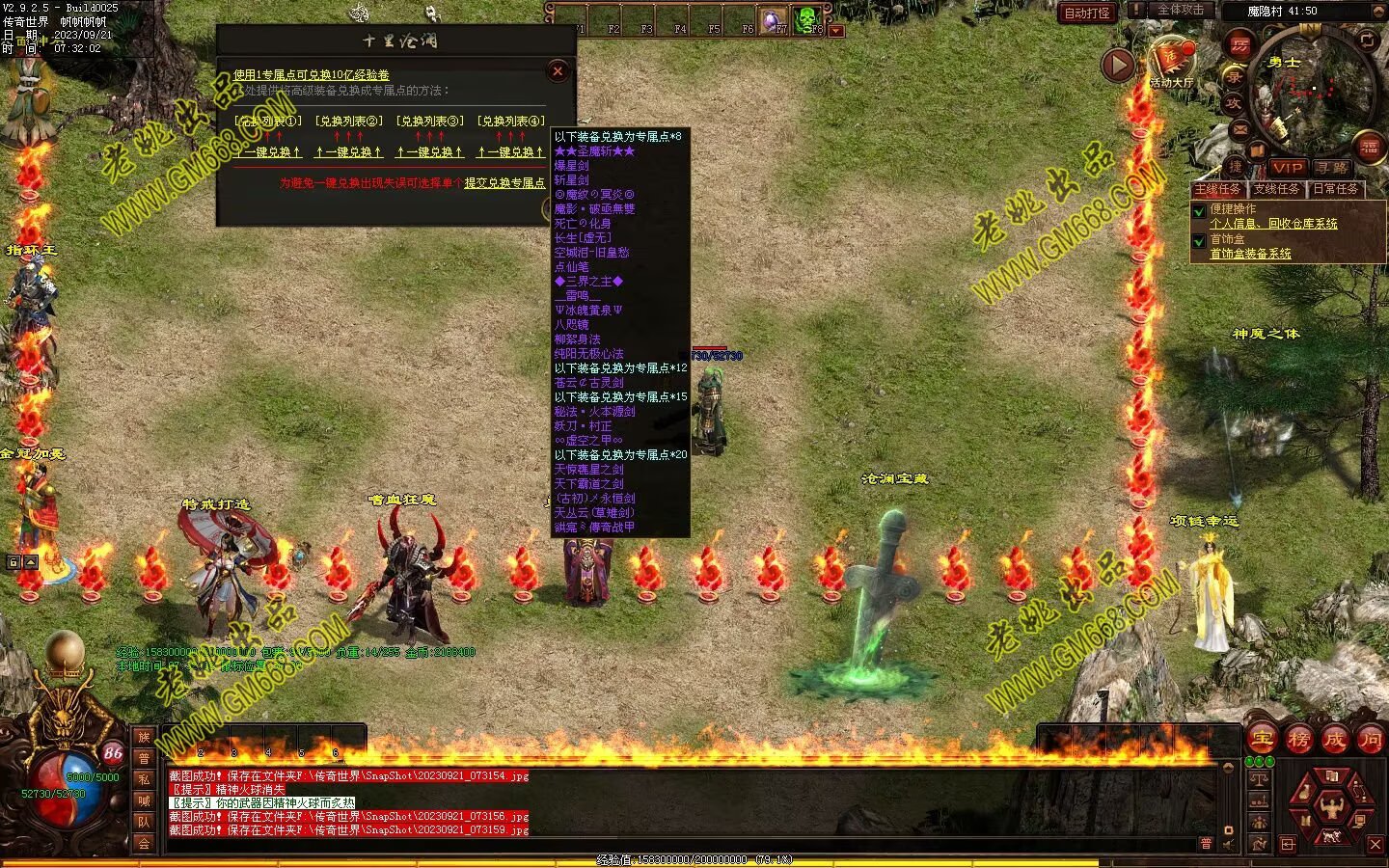Open the 宝 treasure shop button
This screenshot has width=1389, height=868.
1262,740
